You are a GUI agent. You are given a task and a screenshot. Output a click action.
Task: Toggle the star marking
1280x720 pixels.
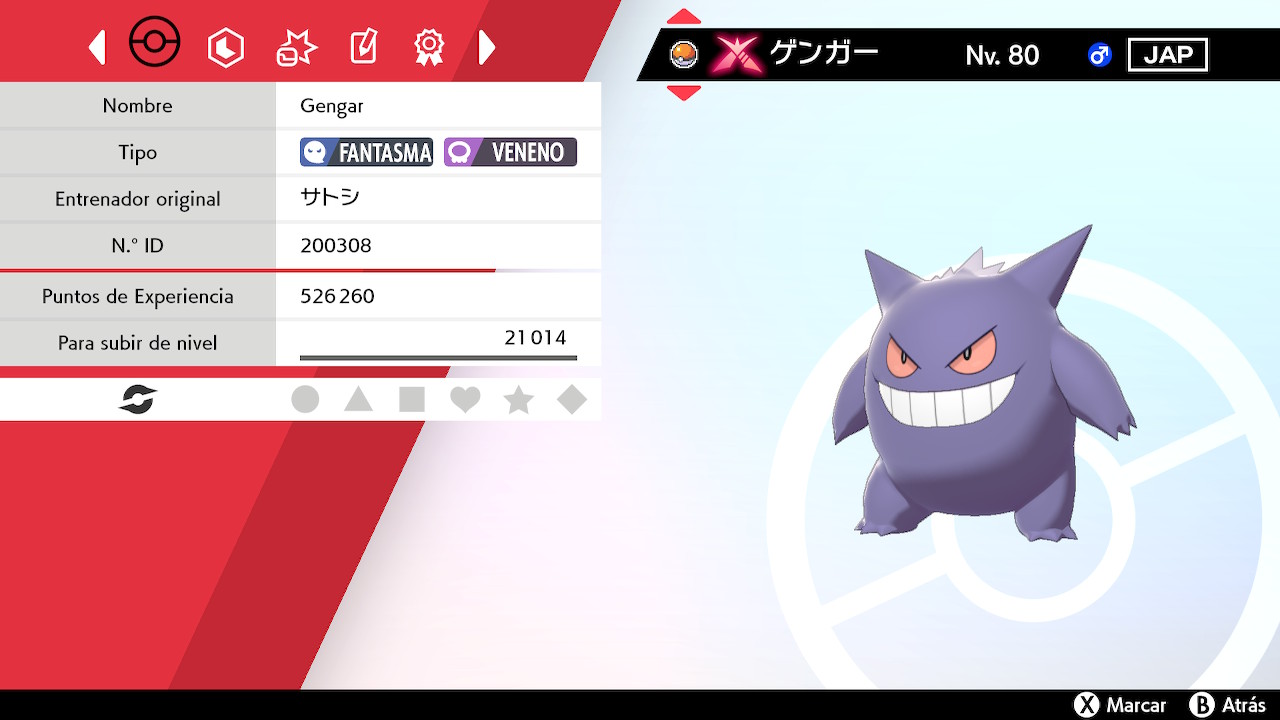(518, 400)
